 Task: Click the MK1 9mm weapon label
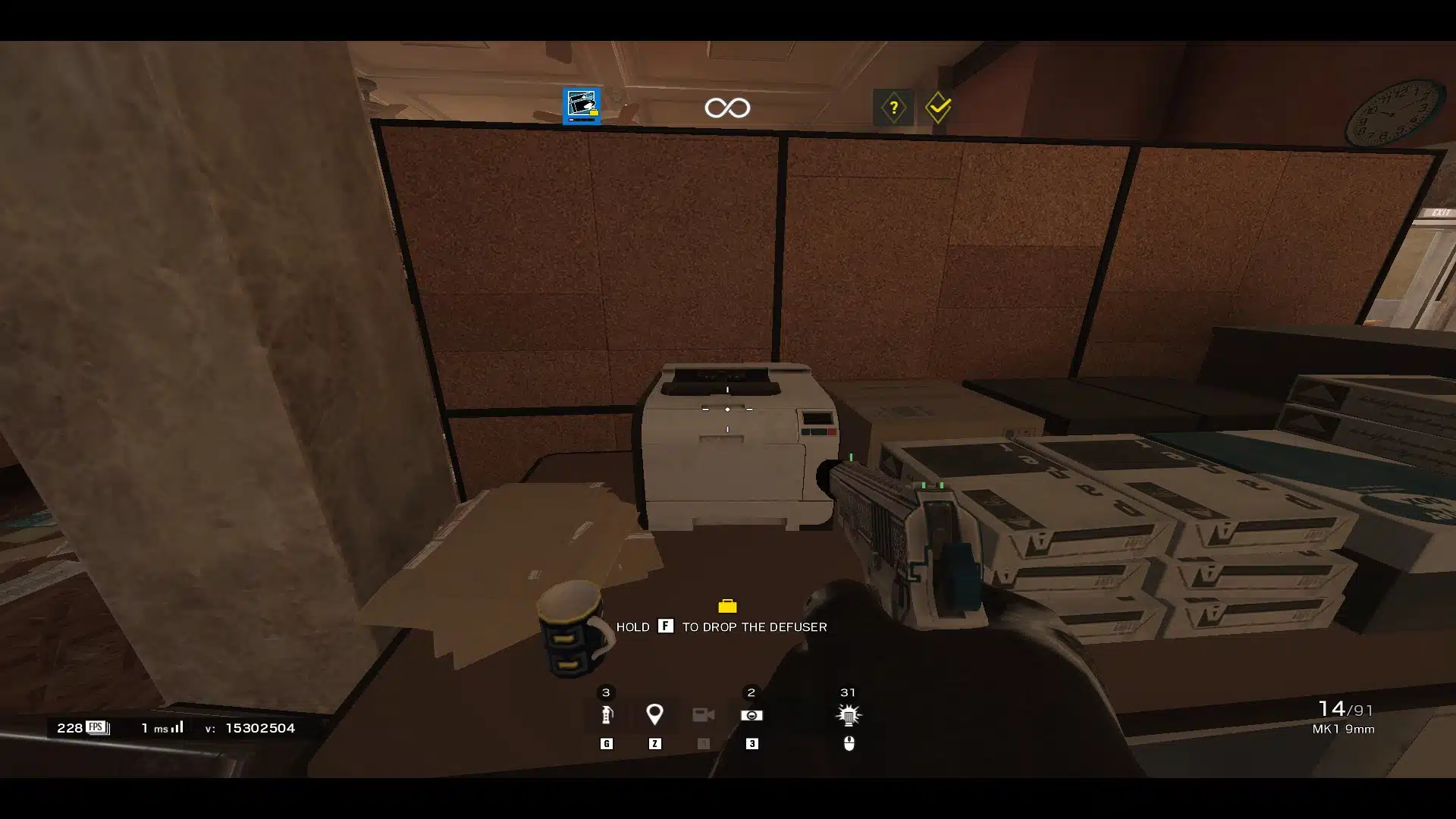(x=1342, y=730)
